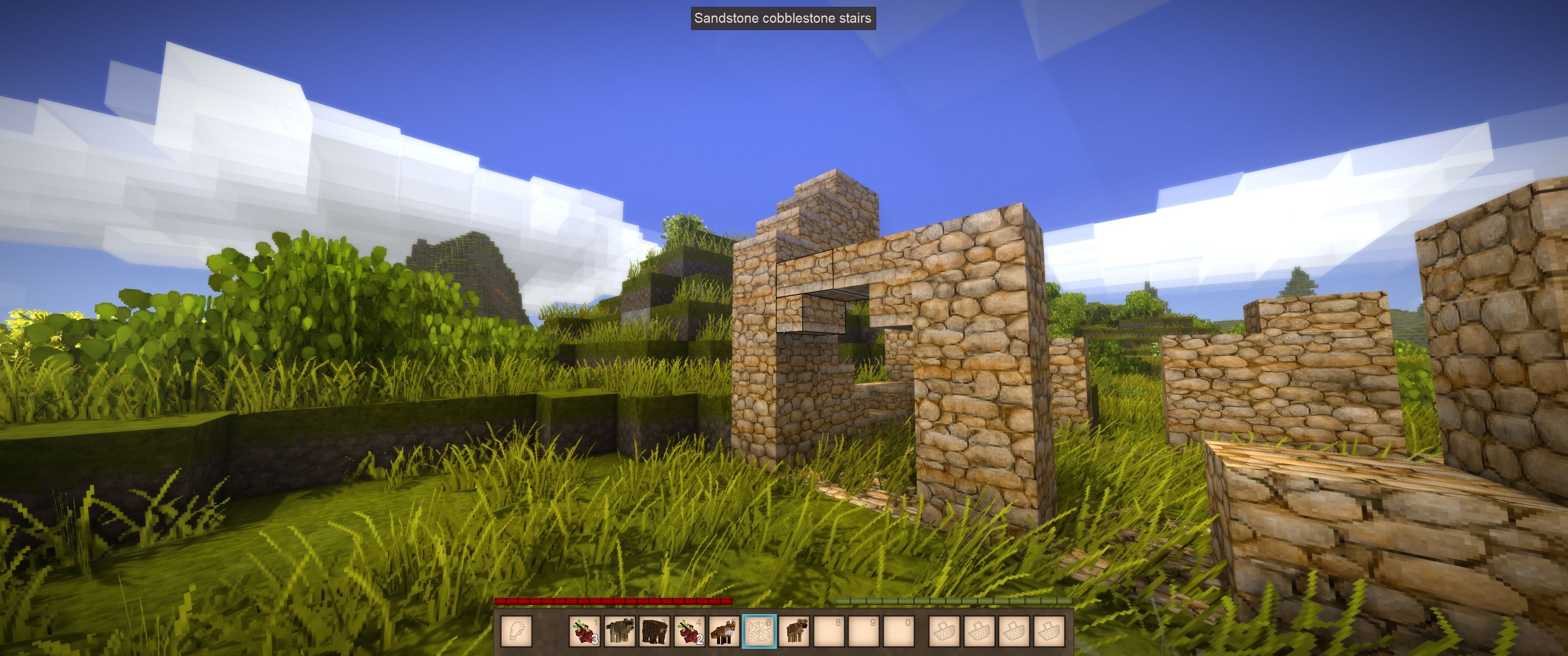The width and height of the screenshot is (1568, 656).
Task: Select the berries stack of 2
Action: [x=690, y=631]
